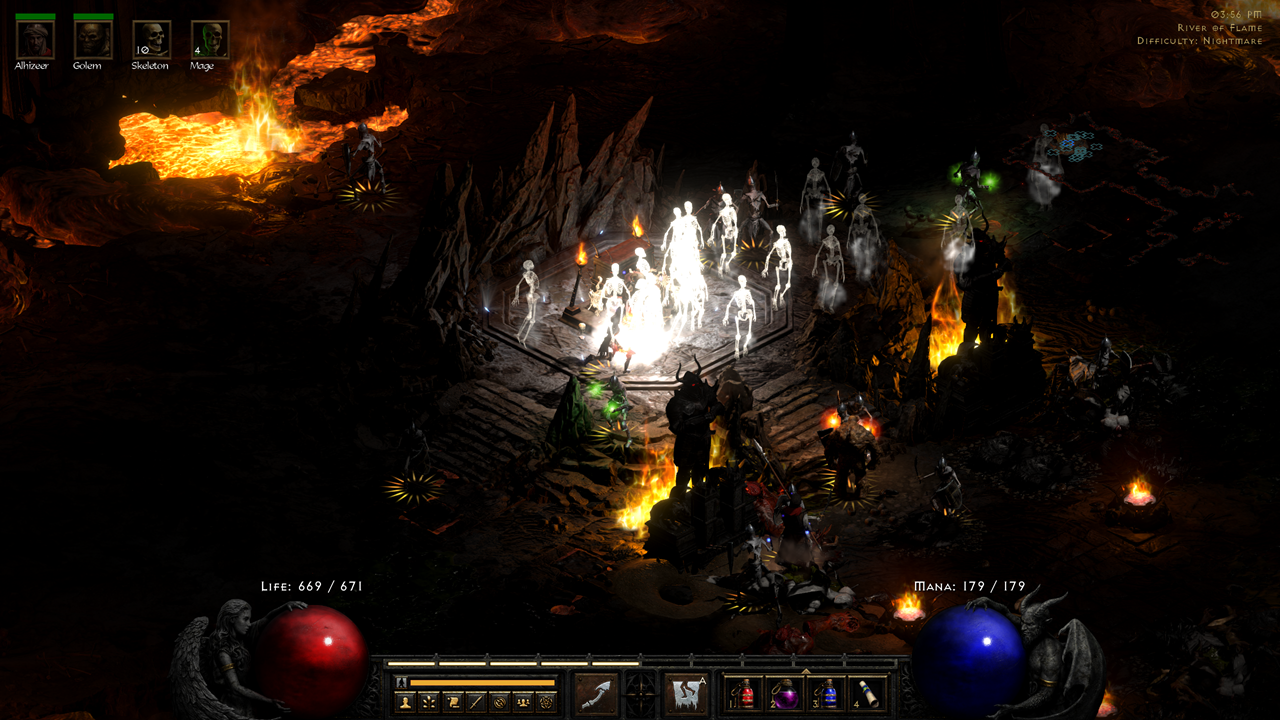Select the Raise Skeleton right-skill icon
Image resolution: width=1280 pixels, height=720 pixels.
pyautogui.click(x=685, y=695)
